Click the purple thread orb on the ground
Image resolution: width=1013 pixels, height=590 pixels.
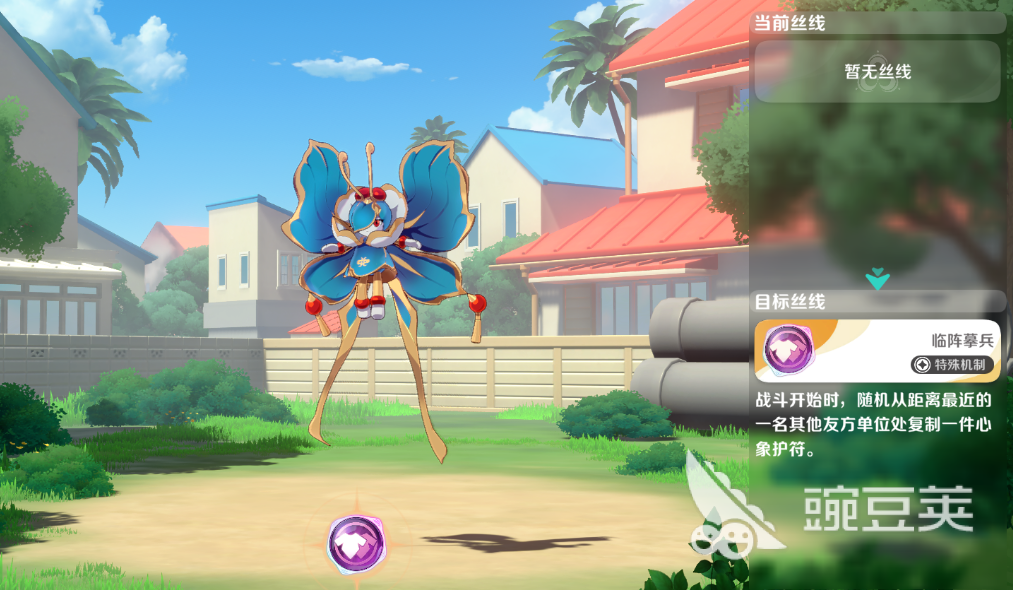coord(356,543)
